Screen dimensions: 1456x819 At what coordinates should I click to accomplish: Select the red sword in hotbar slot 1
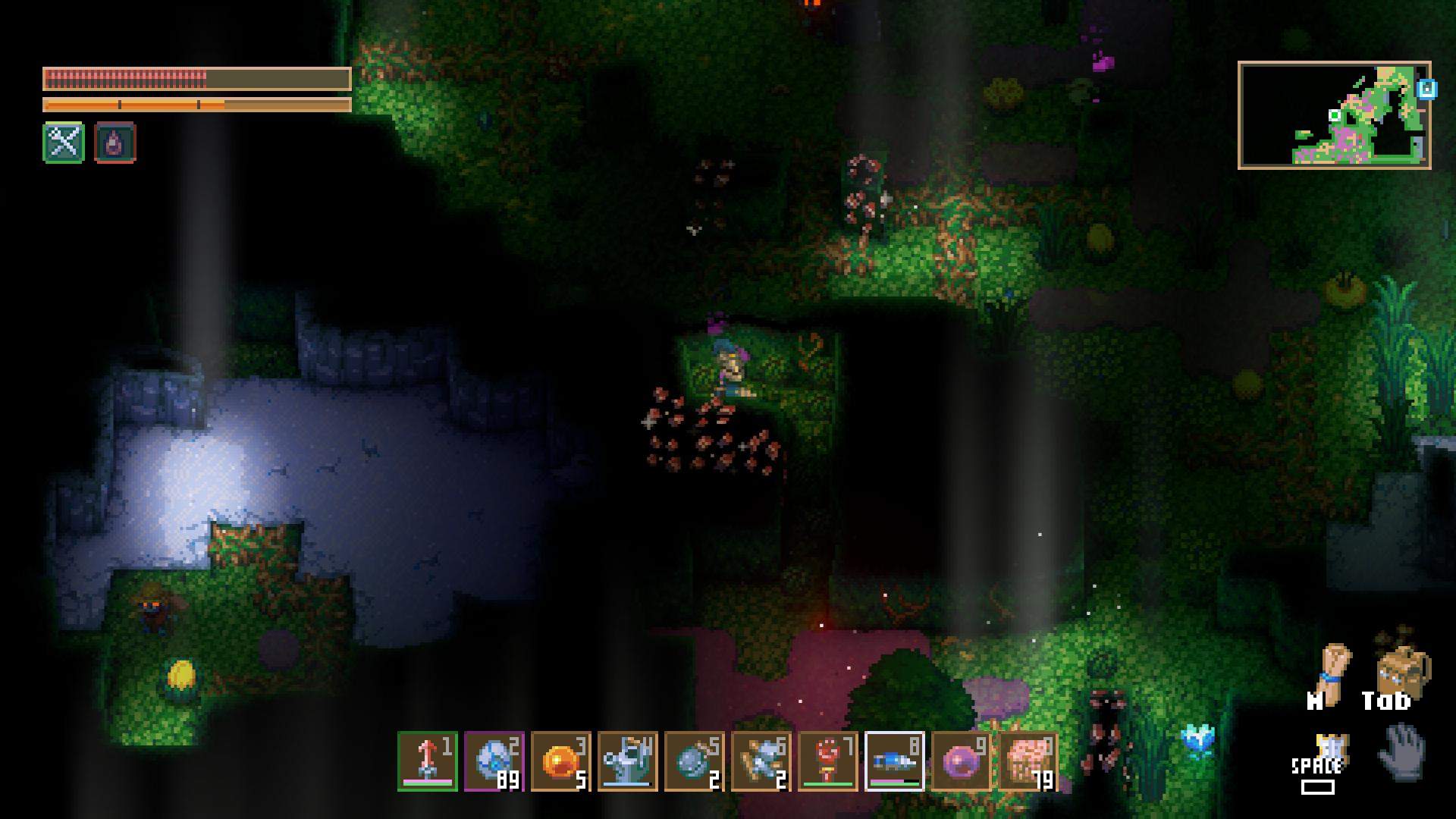(x=428, y=761)
